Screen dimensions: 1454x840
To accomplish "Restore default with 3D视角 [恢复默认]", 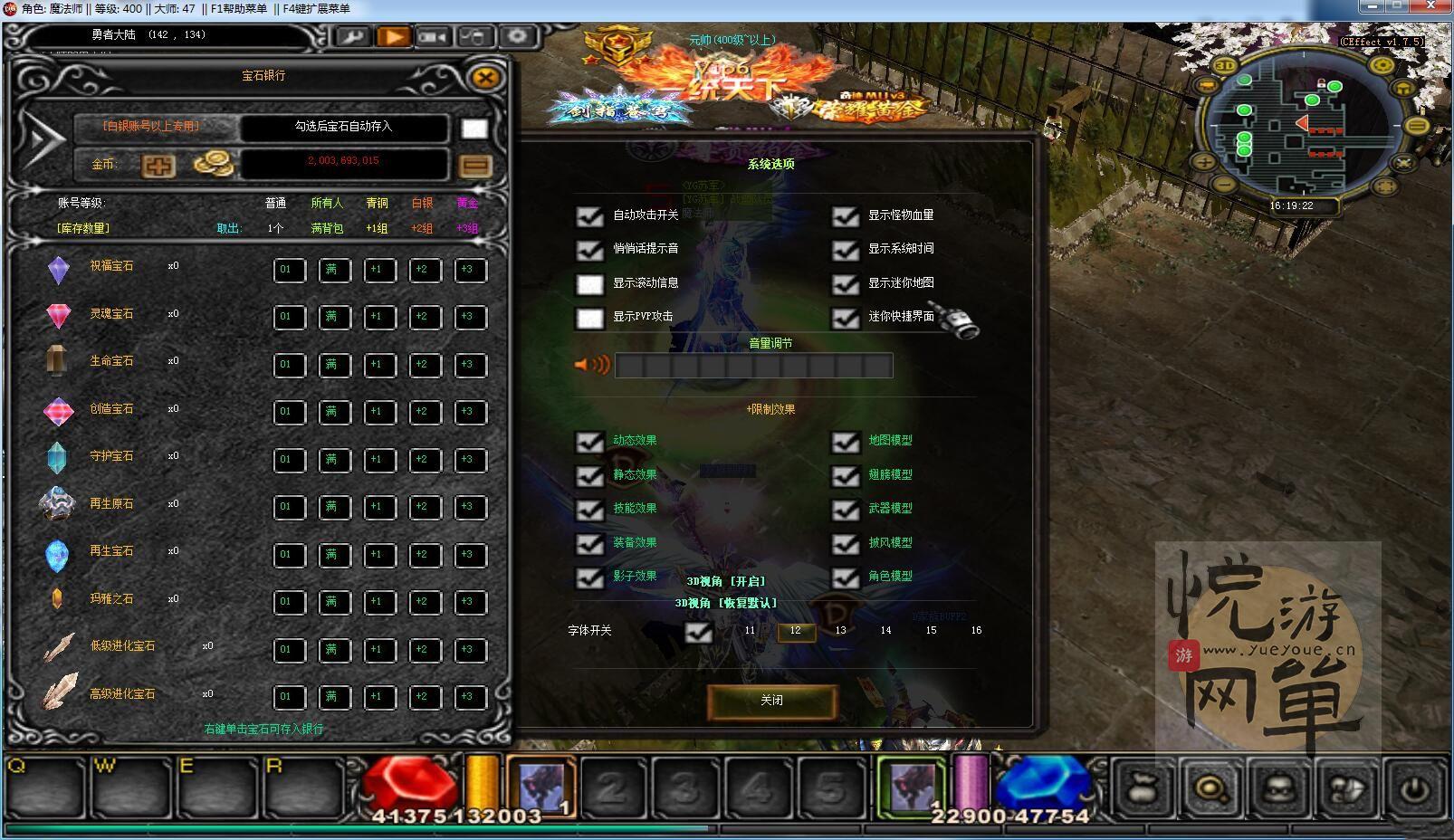I will (x=725, y=603).
